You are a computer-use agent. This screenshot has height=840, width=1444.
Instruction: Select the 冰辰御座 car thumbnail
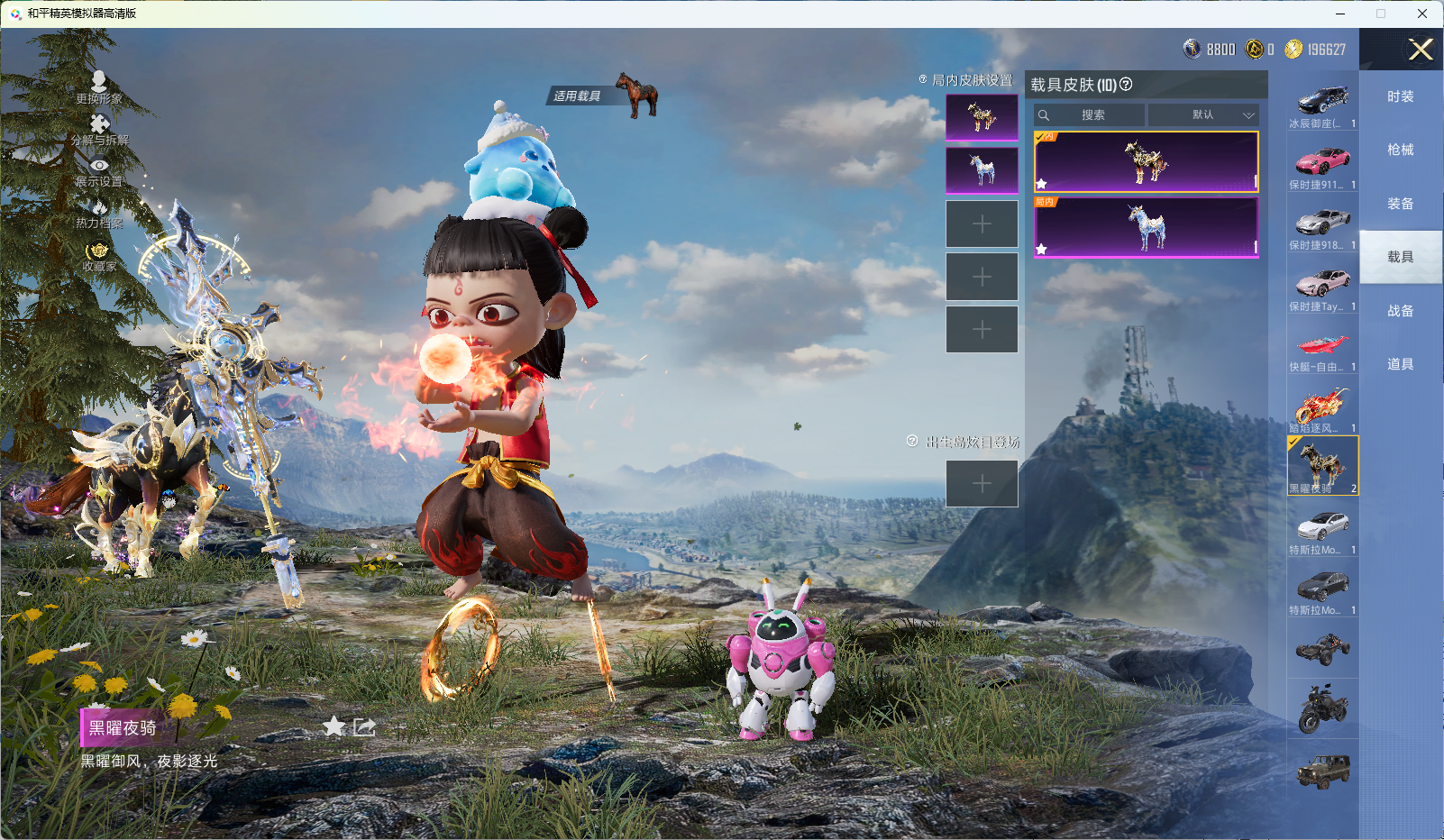coord(1322,104)
